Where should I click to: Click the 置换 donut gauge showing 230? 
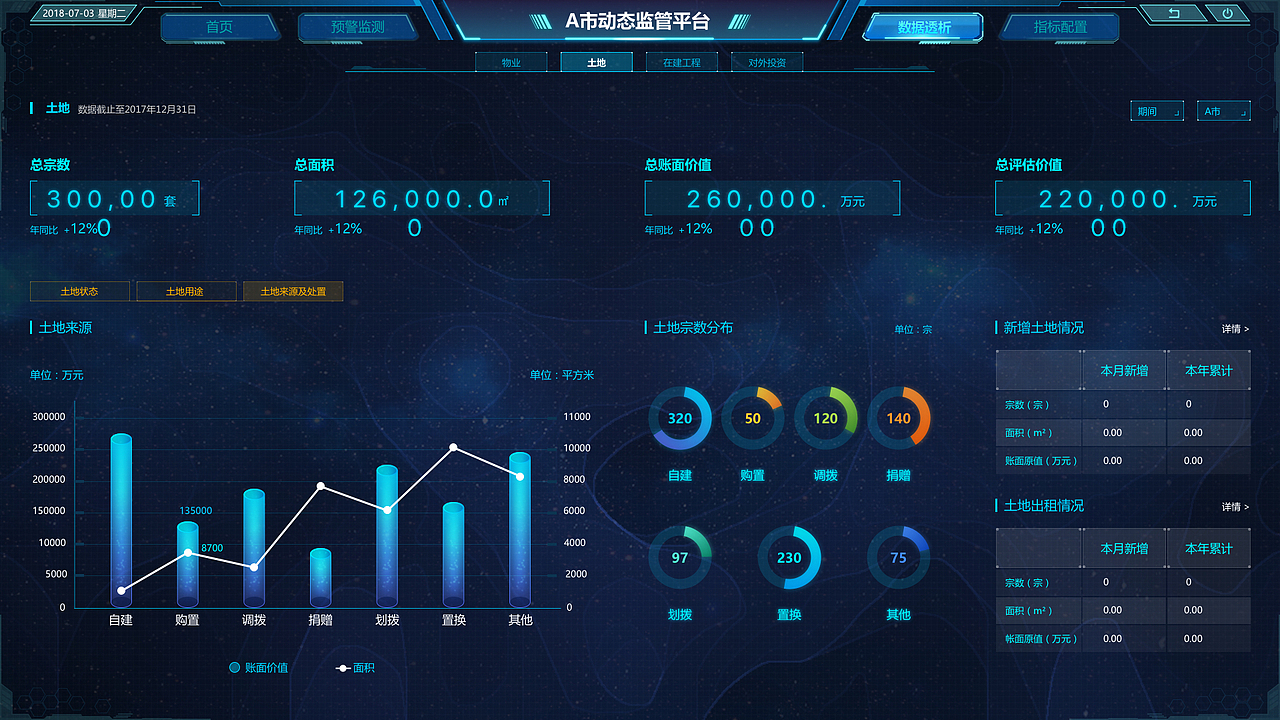pyautogui.click(x=790, y=556)
